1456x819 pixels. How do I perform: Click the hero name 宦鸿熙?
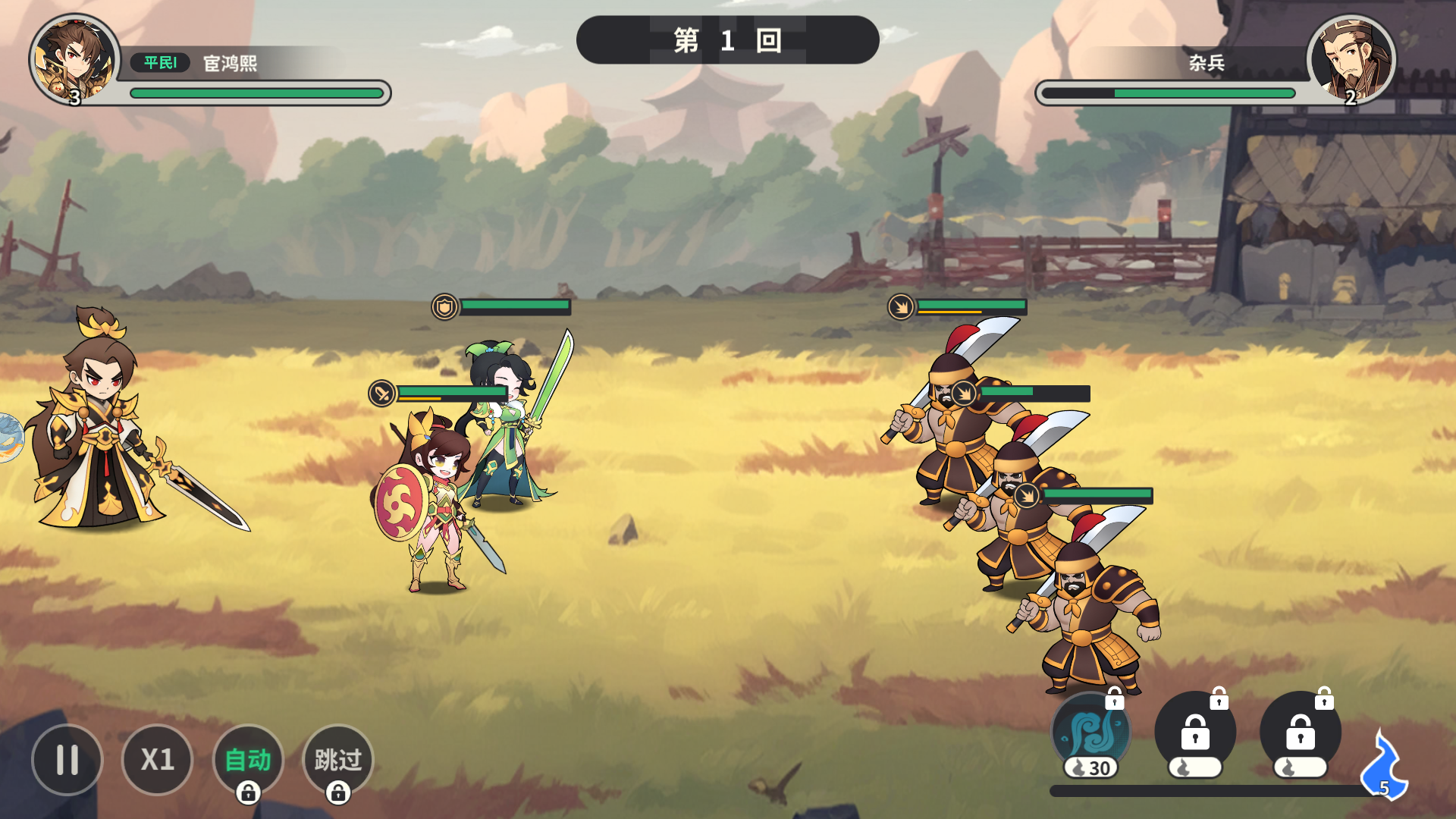[x=227, y=63]
